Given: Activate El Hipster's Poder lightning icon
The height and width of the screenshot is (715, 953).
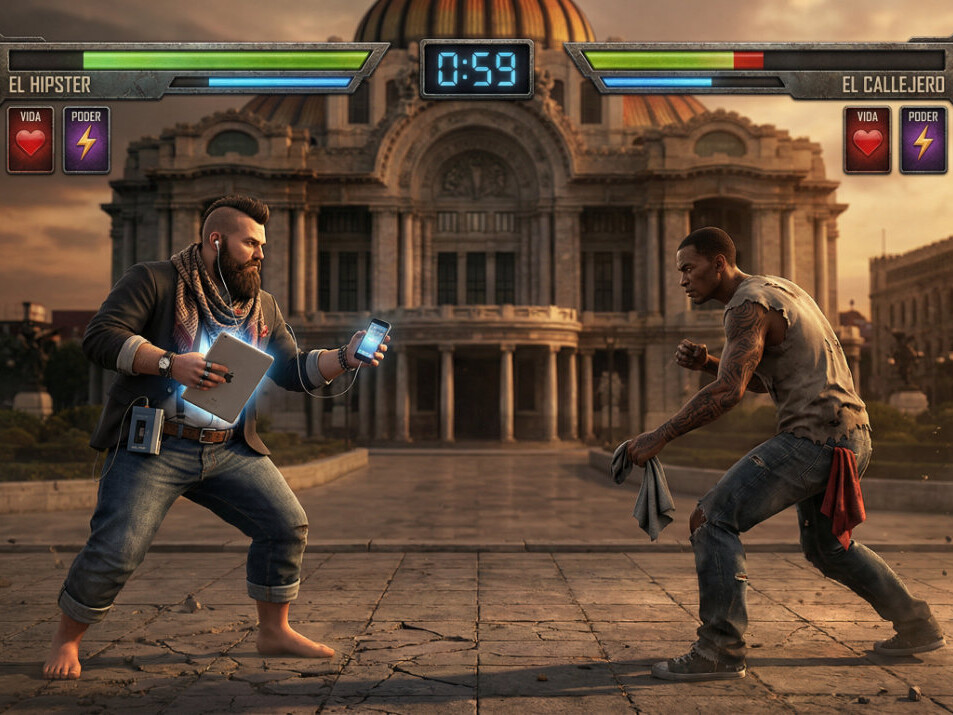Looking at the screenshot, I should point(87,140).
